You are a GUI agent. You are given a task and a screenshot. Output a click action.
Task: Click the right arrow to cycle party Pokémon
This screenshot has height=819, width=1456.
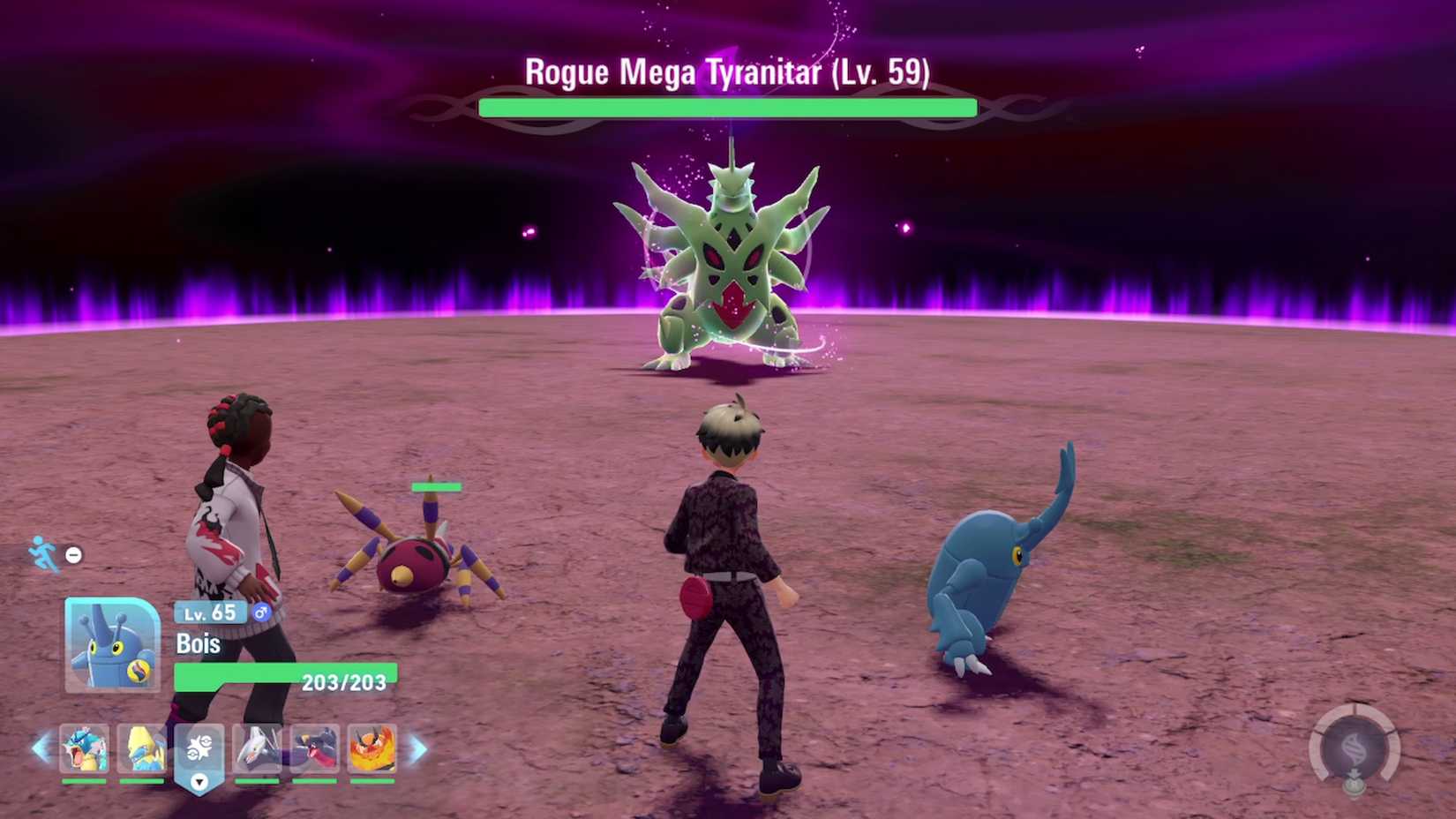point(419,750)
